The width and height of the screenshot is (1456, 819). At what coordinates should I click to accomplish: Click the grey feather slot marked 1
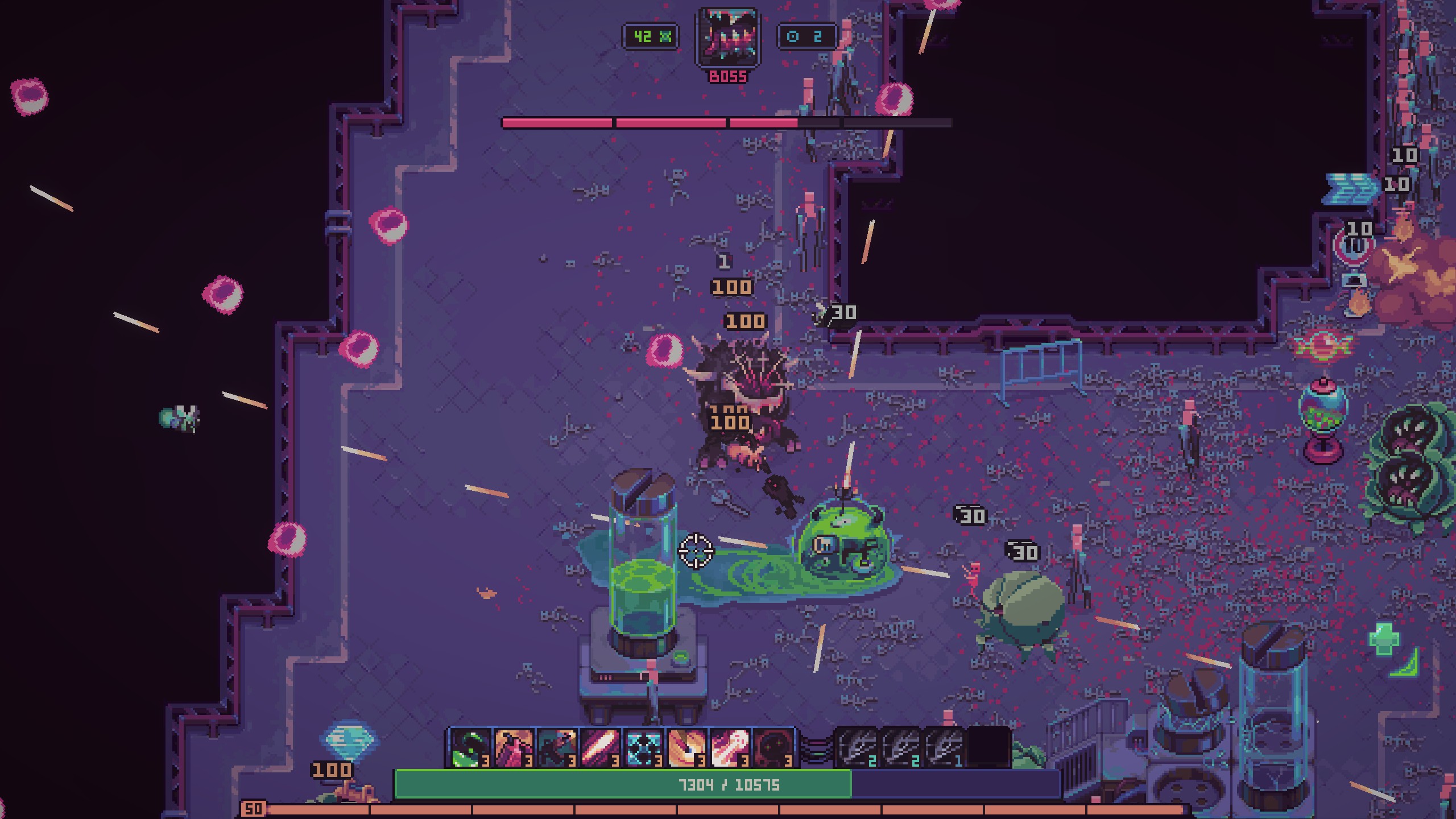(944, 747)
